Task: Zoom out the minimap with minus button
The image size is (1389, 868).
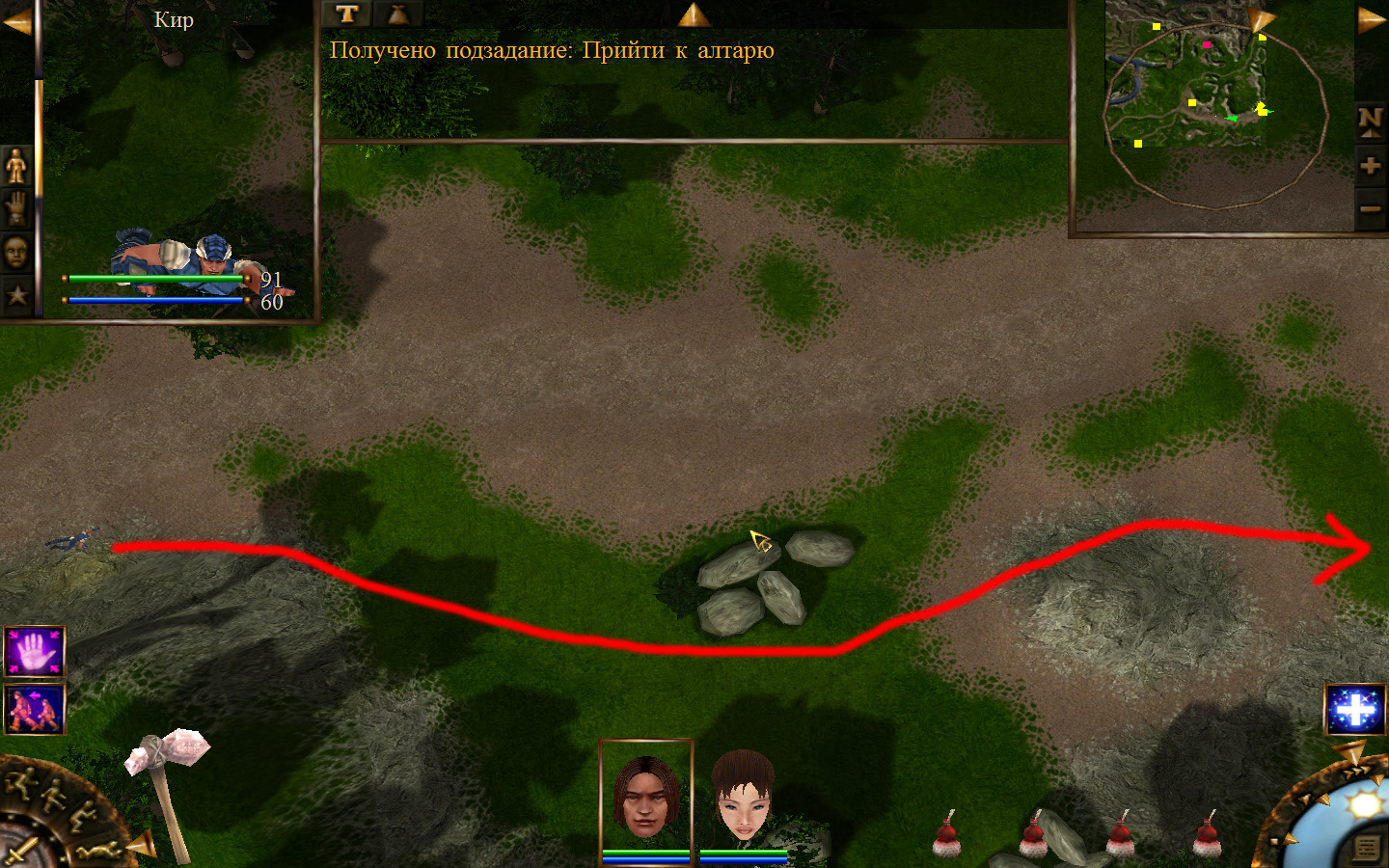Action: pos(1370,207)
